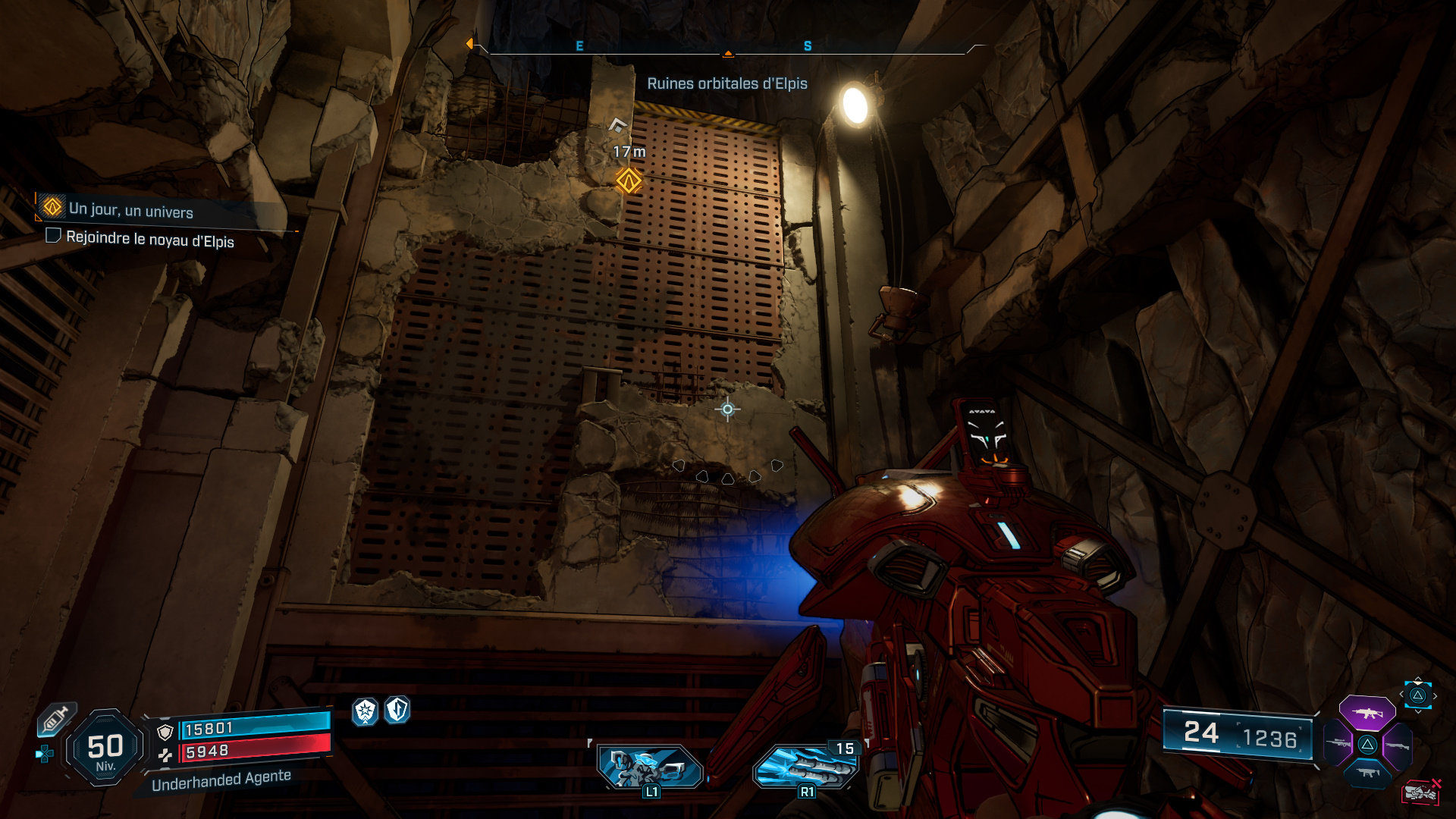1456x819 pixels.
Task: Toggle the star burst buff badge
Action: coord(366,711)
